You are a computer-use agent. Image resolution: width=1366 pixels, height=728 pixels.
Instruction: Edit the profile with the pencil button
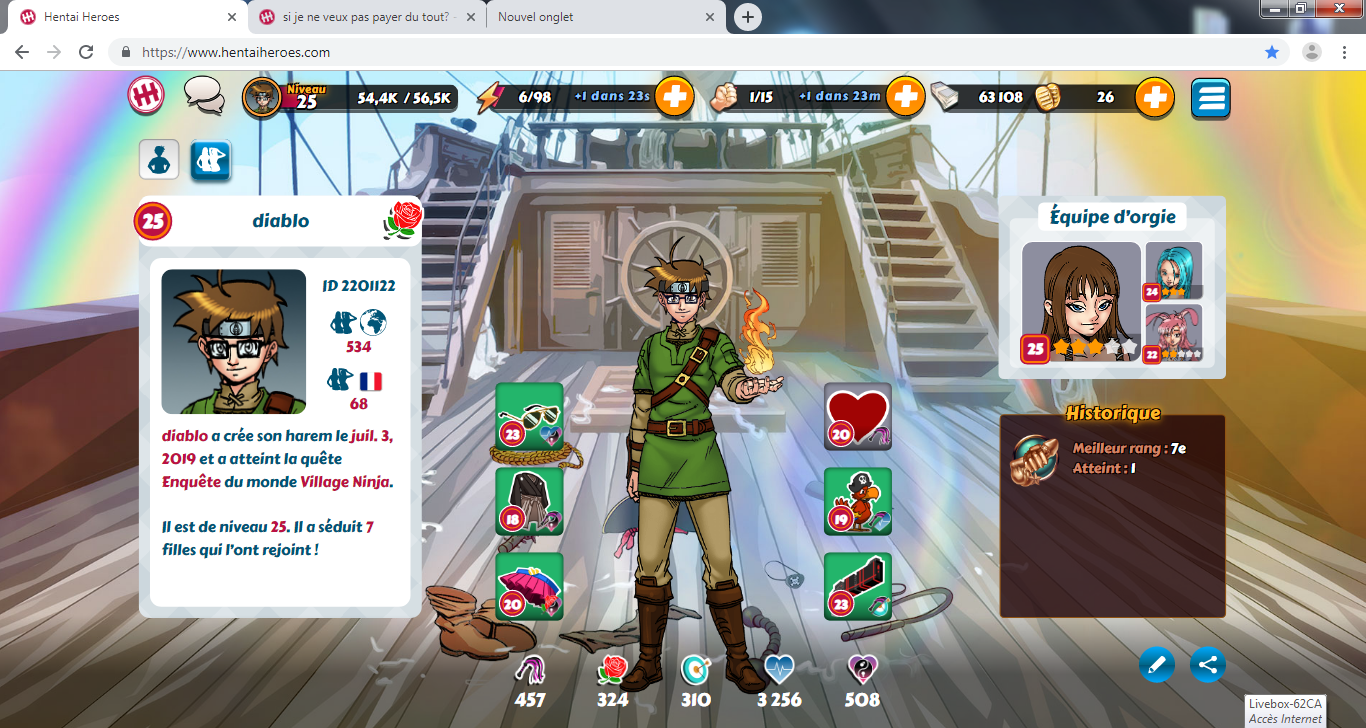click(x=1157, y=664)
